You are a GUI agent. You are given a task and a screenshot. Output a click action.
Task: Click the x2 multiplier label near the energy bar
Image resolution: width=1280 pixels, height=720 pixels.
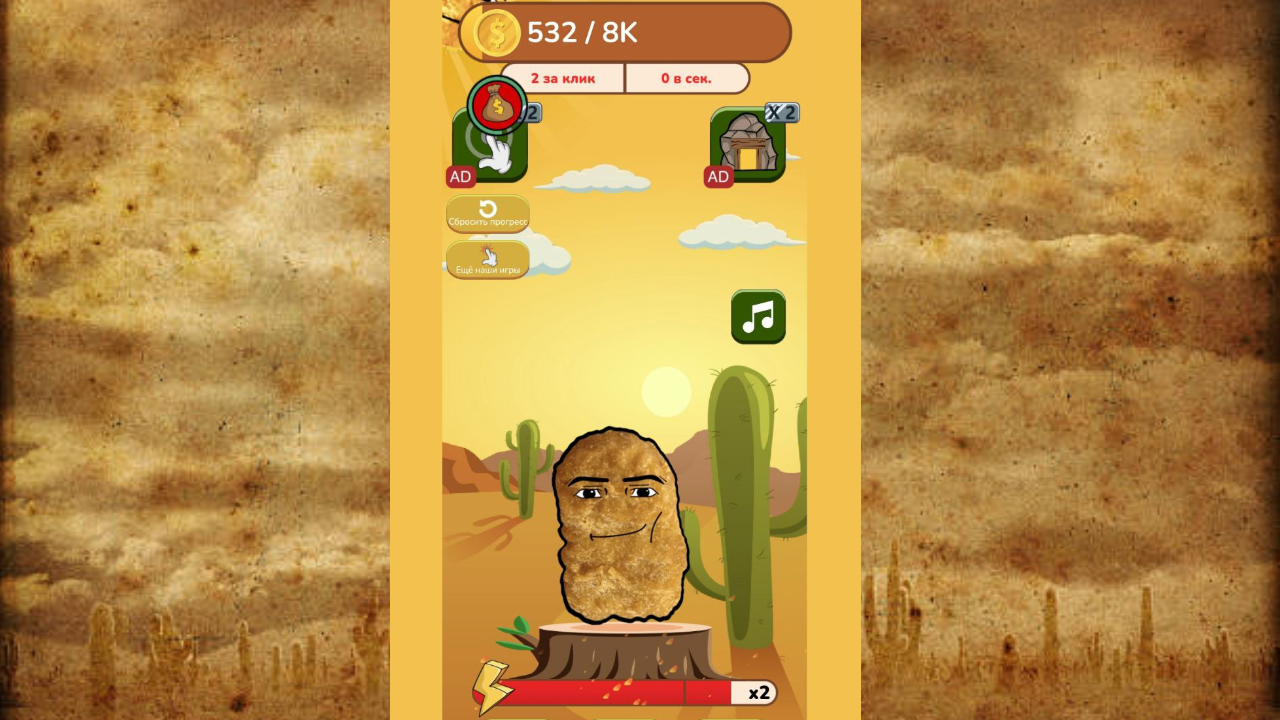click(x=758, y=691)
